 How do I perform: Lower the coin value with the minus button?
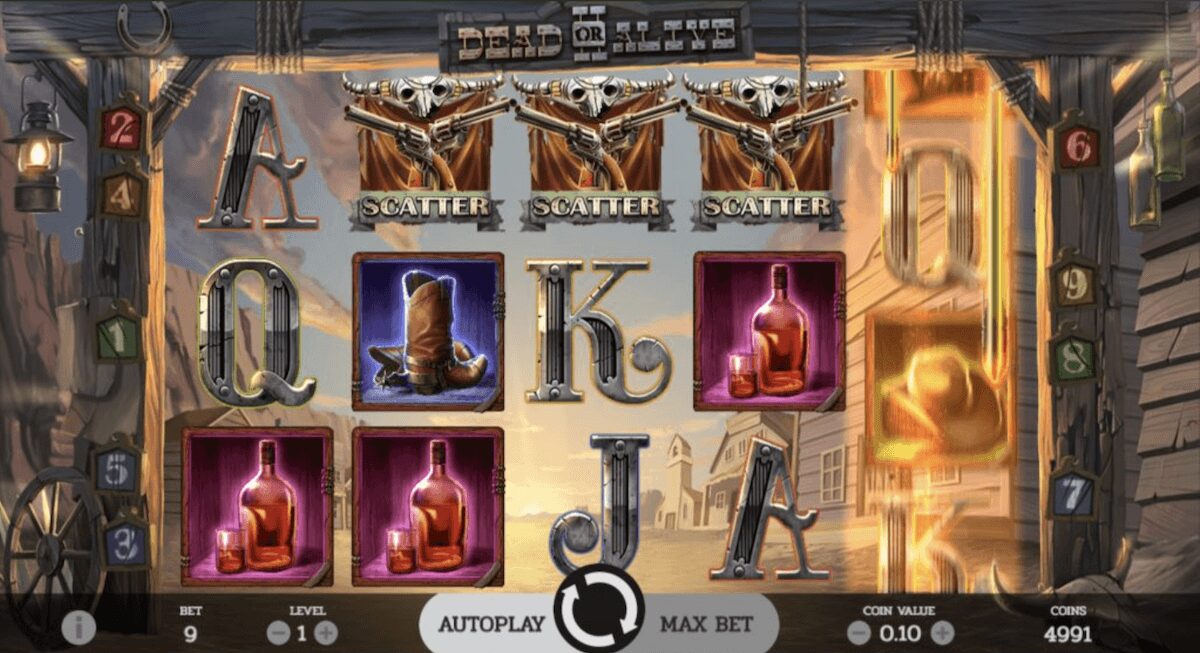[858, 633]
